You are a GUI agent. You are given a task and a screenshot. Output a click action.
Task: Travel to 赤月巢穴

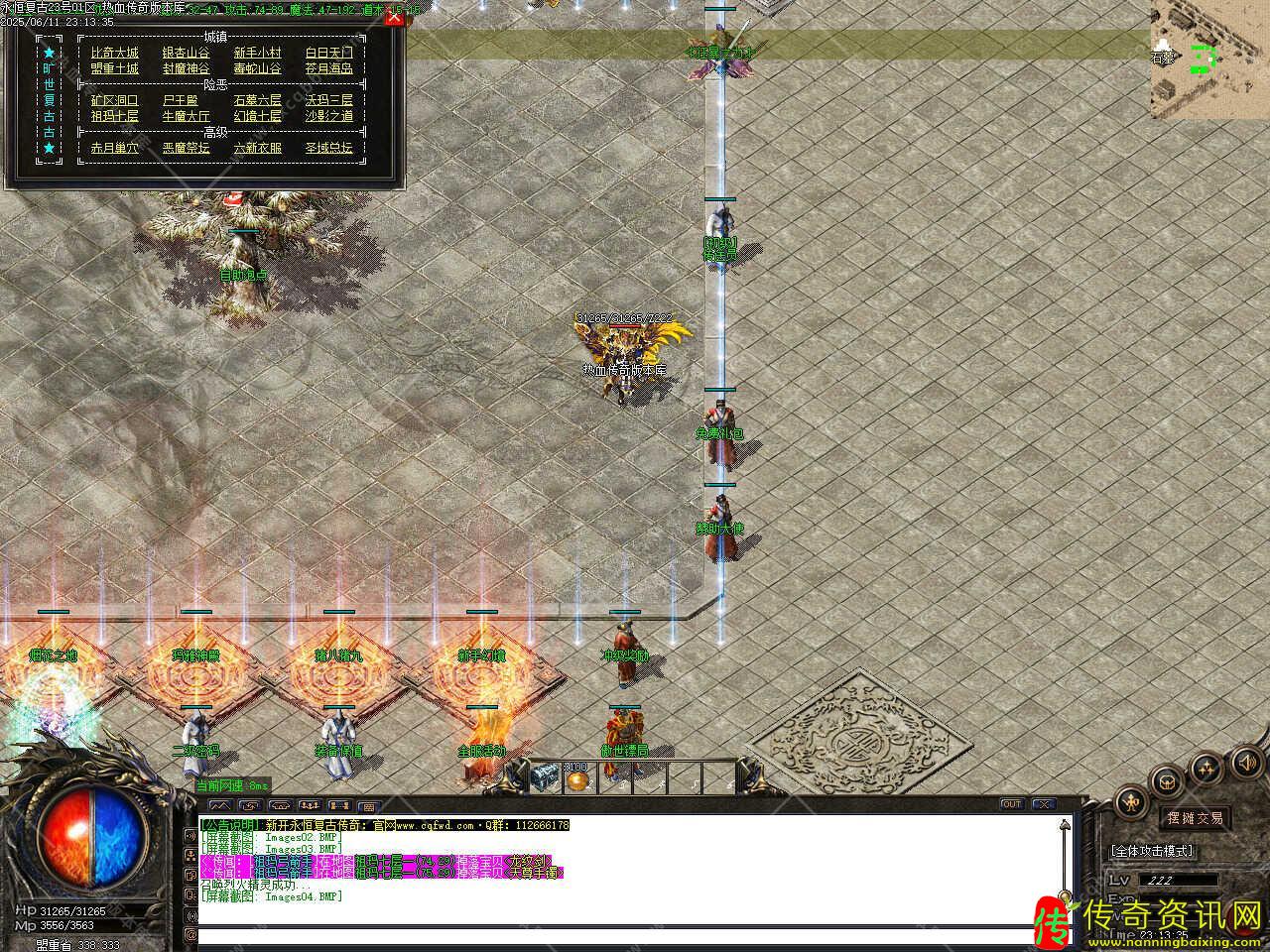point(114,148)
